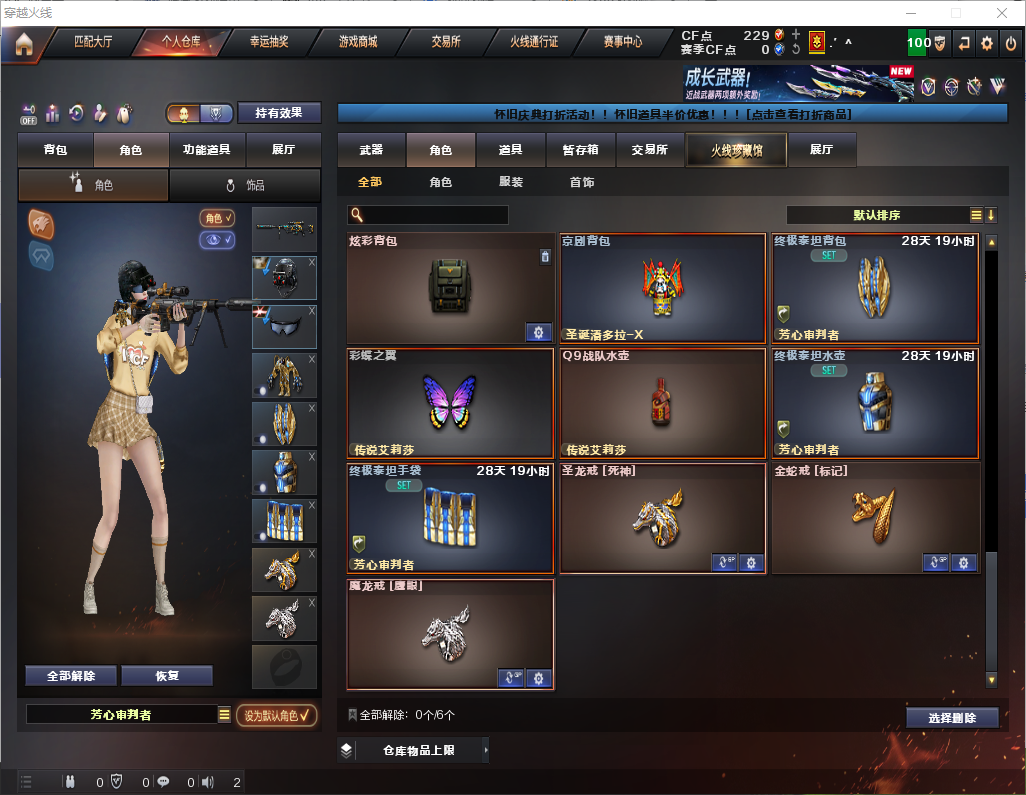Close the game window

[1001, 13]
